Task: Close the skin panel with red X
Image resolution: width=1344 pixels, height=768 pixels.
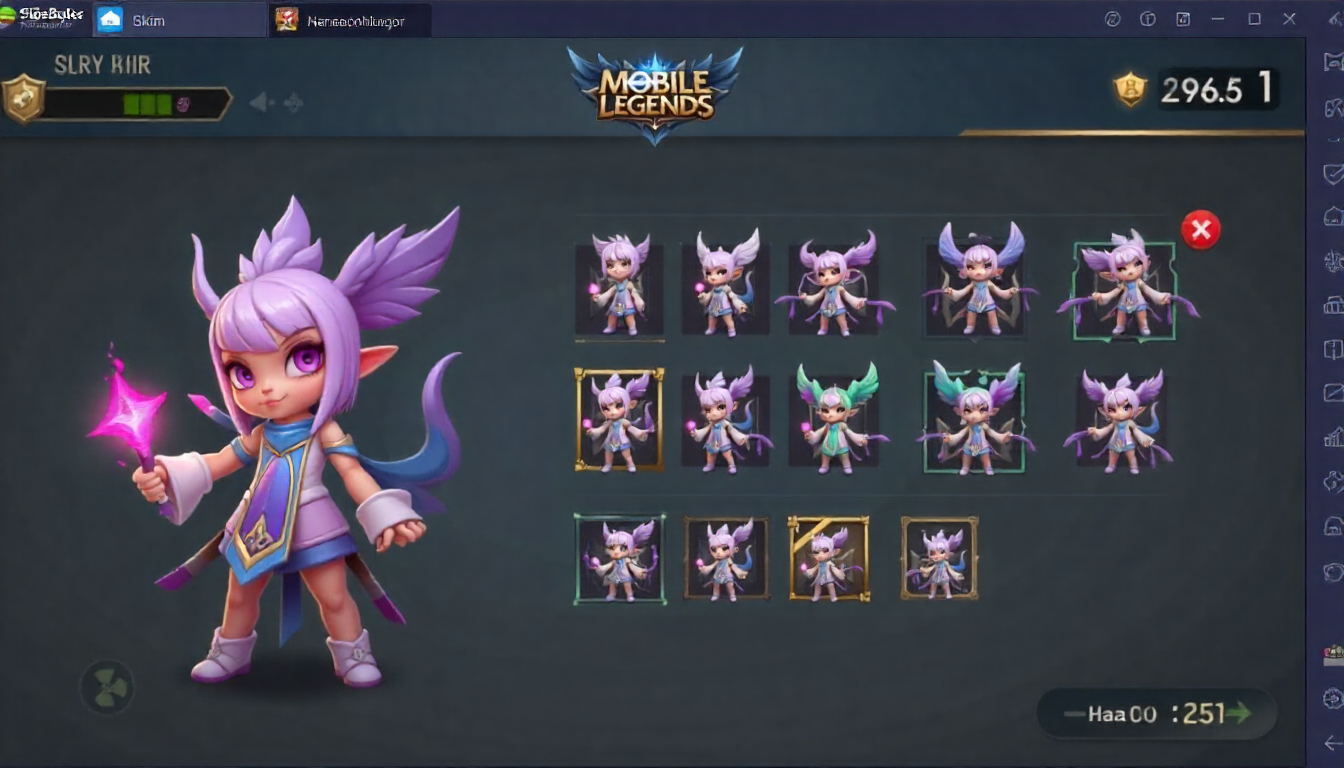Action: [1200, 231]
